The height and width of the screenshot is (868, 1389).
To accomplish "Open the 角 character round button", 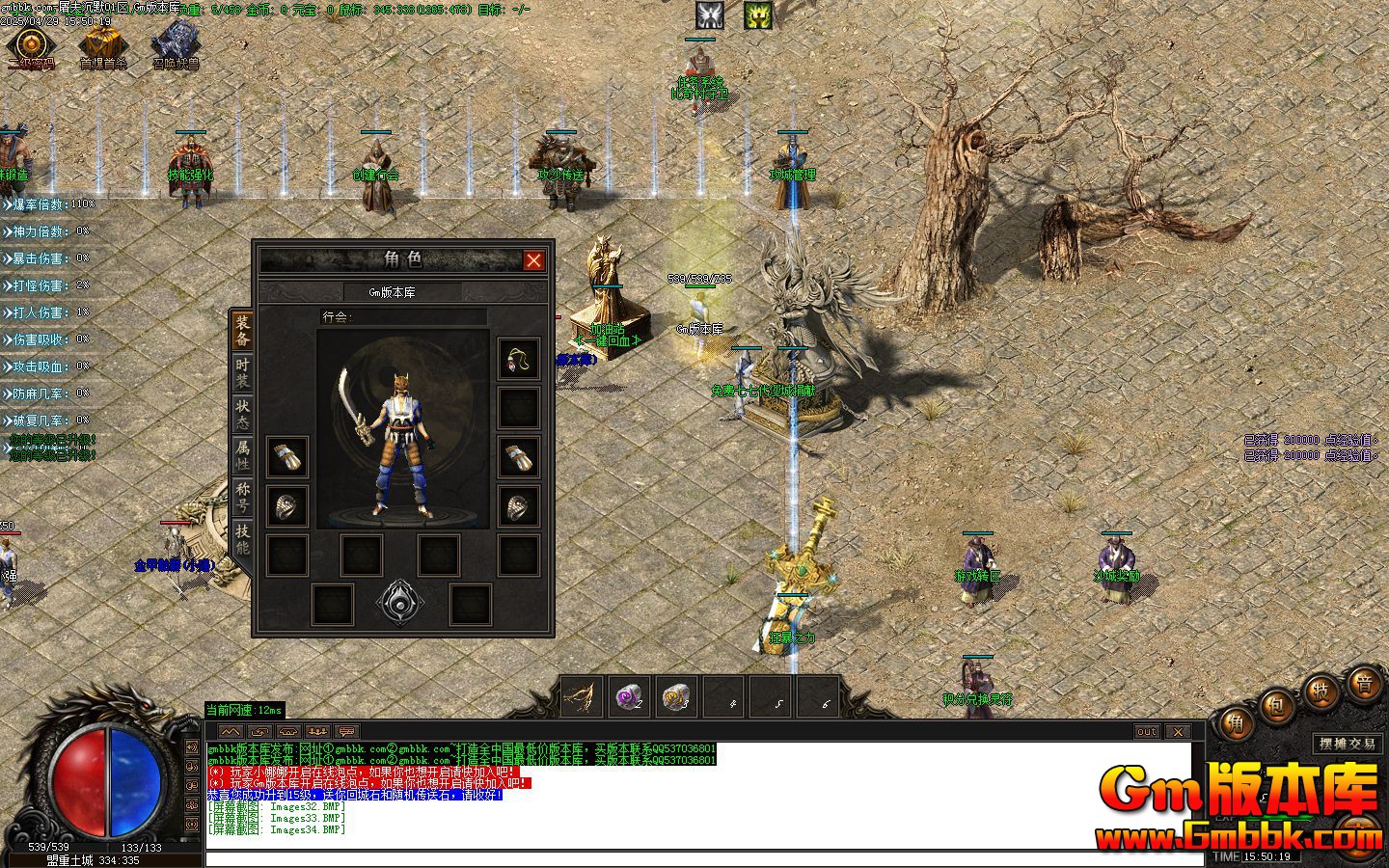I will [1236, 724].
